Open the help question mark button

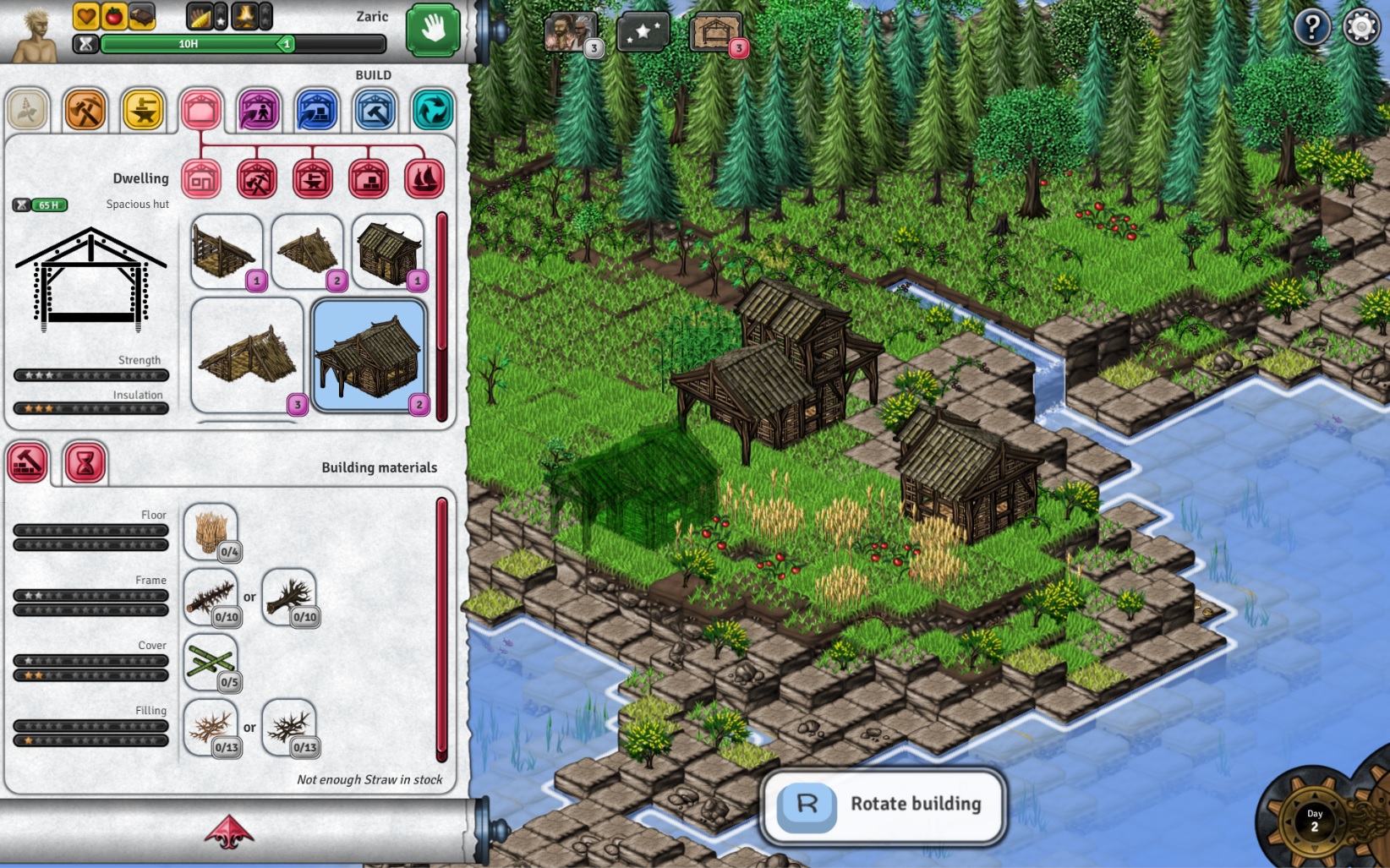coord(1311,28)
